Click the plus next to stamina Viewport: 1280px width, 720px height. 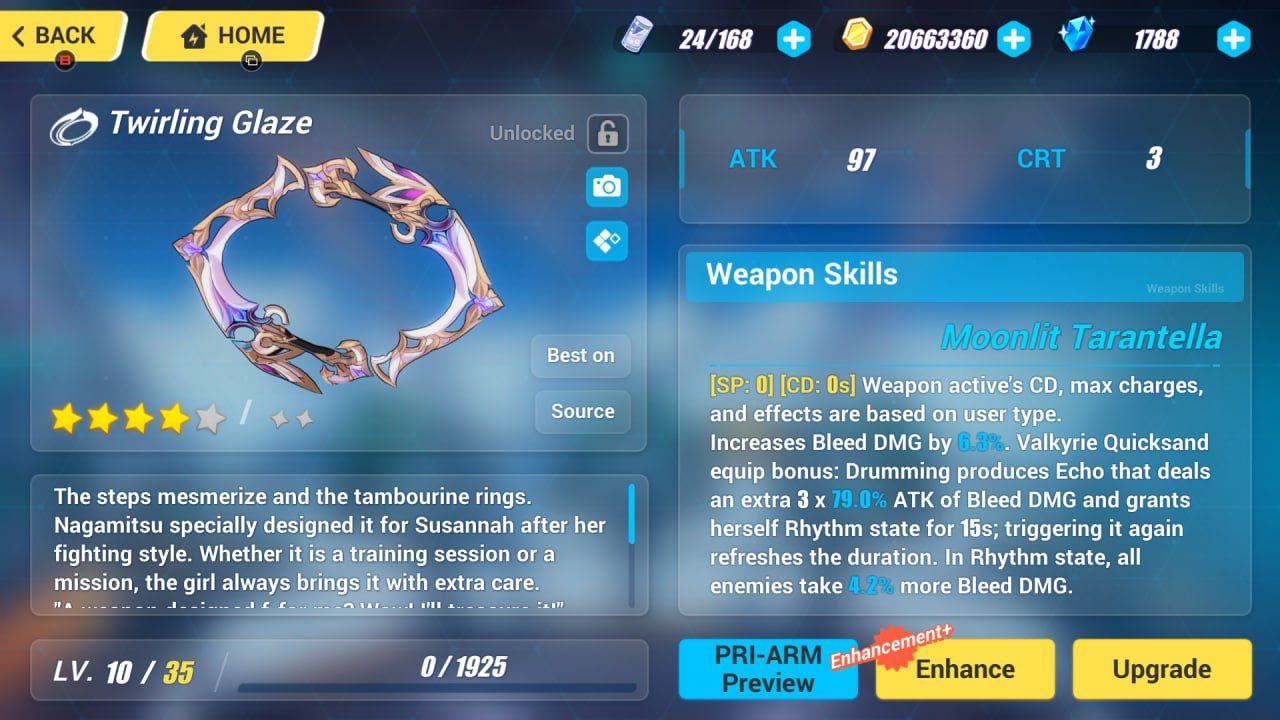pos(793,39)
